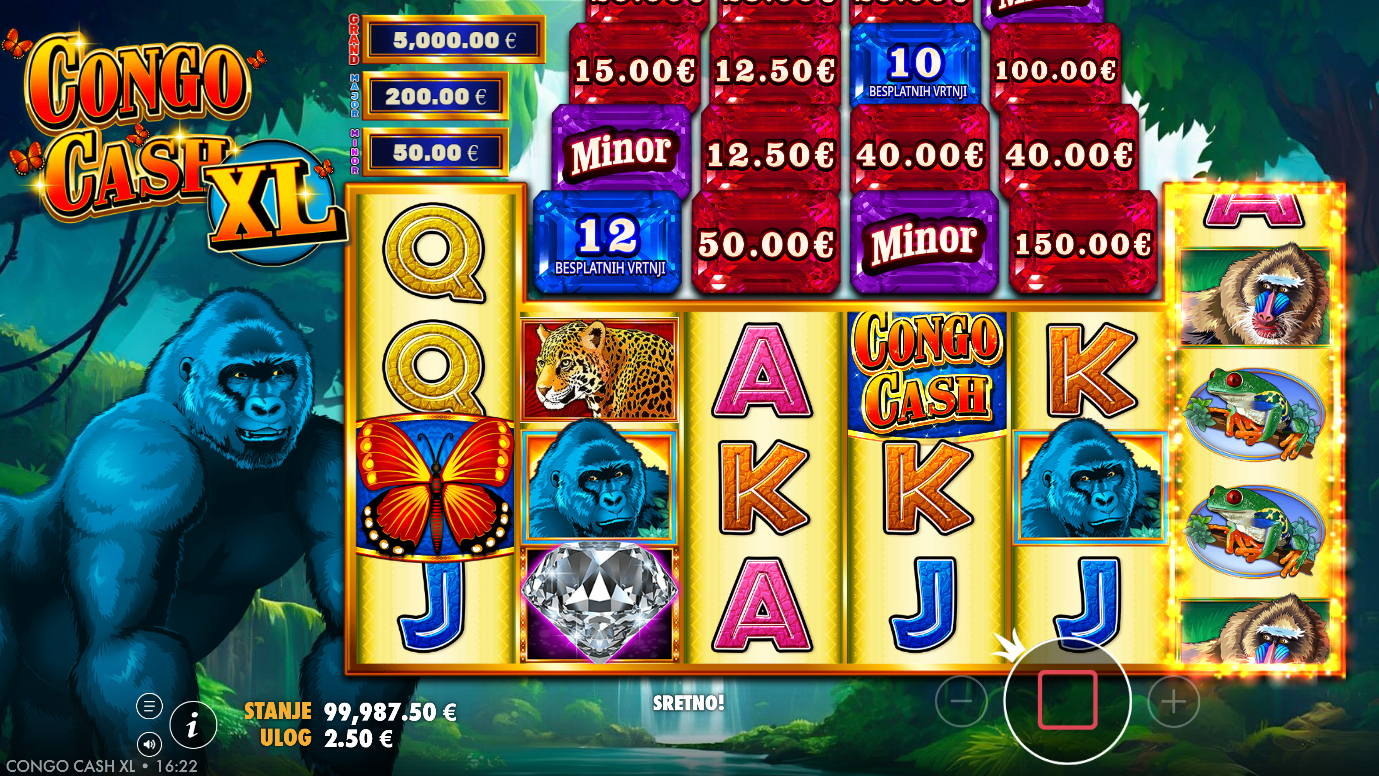Open the hamburger menu
This screenshot has width=1379, height=776.
coord(149,706)
